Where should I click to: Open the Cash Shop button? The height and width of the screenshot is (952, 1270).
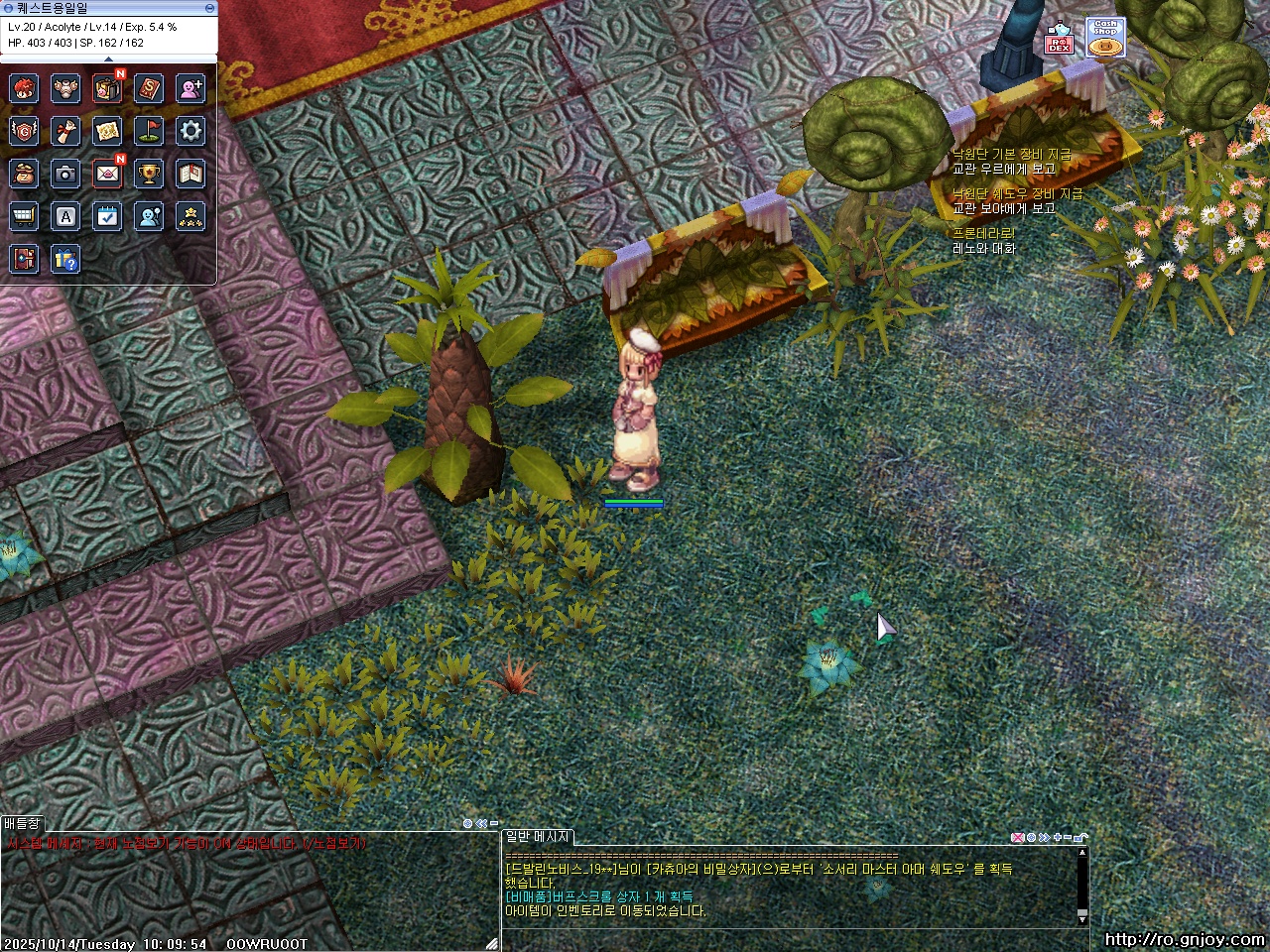[x=1105, y=38]
